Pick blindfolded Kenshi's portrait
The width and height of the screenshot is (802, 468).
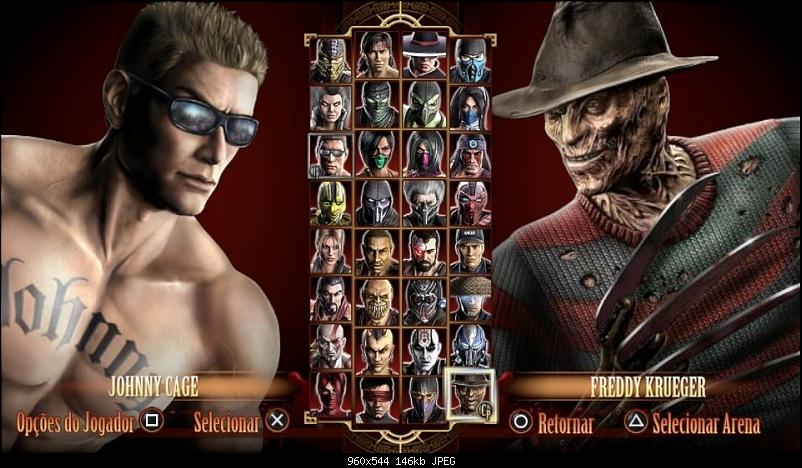376,393
